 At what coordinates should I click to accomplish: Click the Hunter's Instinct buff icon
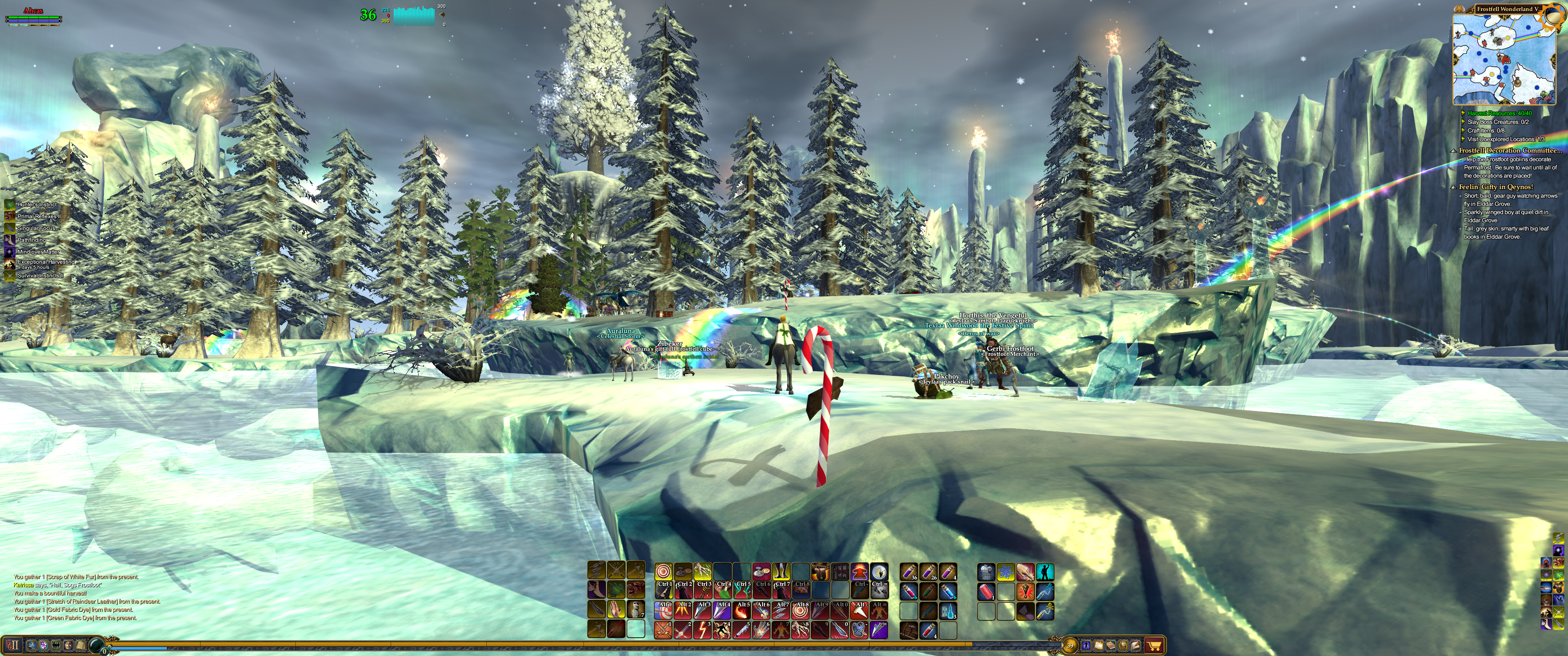click(x=10, y=205)
